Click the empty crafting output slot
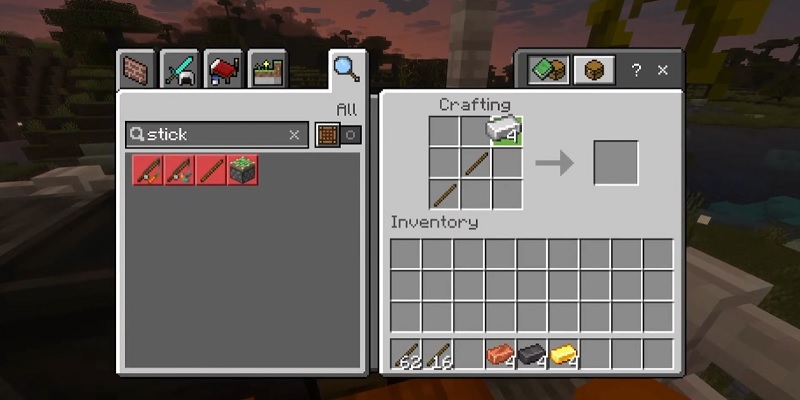 (x=615, y=162)
